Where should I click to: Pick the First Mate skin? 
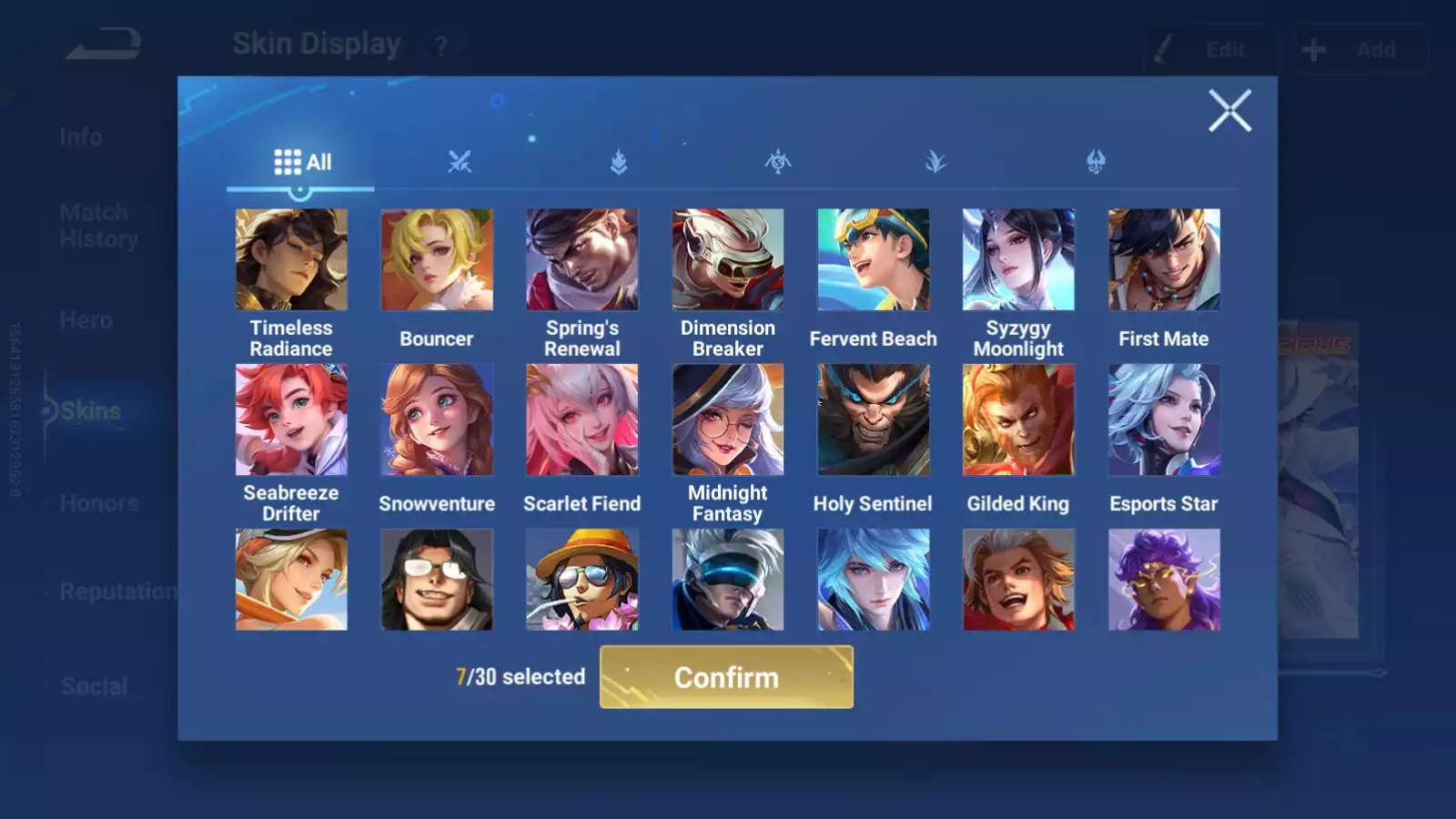coord(1164,260)
